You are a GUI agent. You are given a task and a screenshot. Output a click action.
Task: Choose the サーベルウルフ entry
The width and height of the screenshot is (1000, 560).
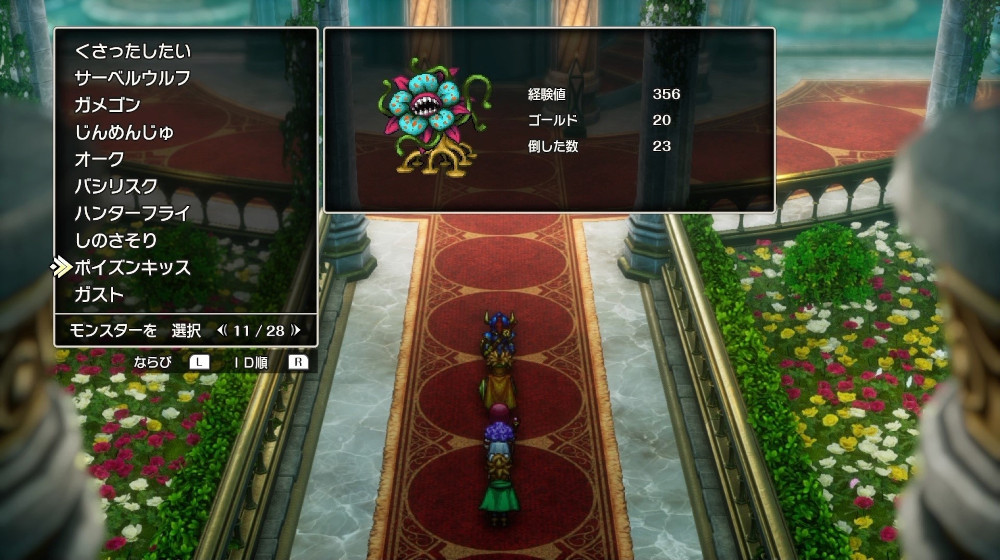coord(132,78)
